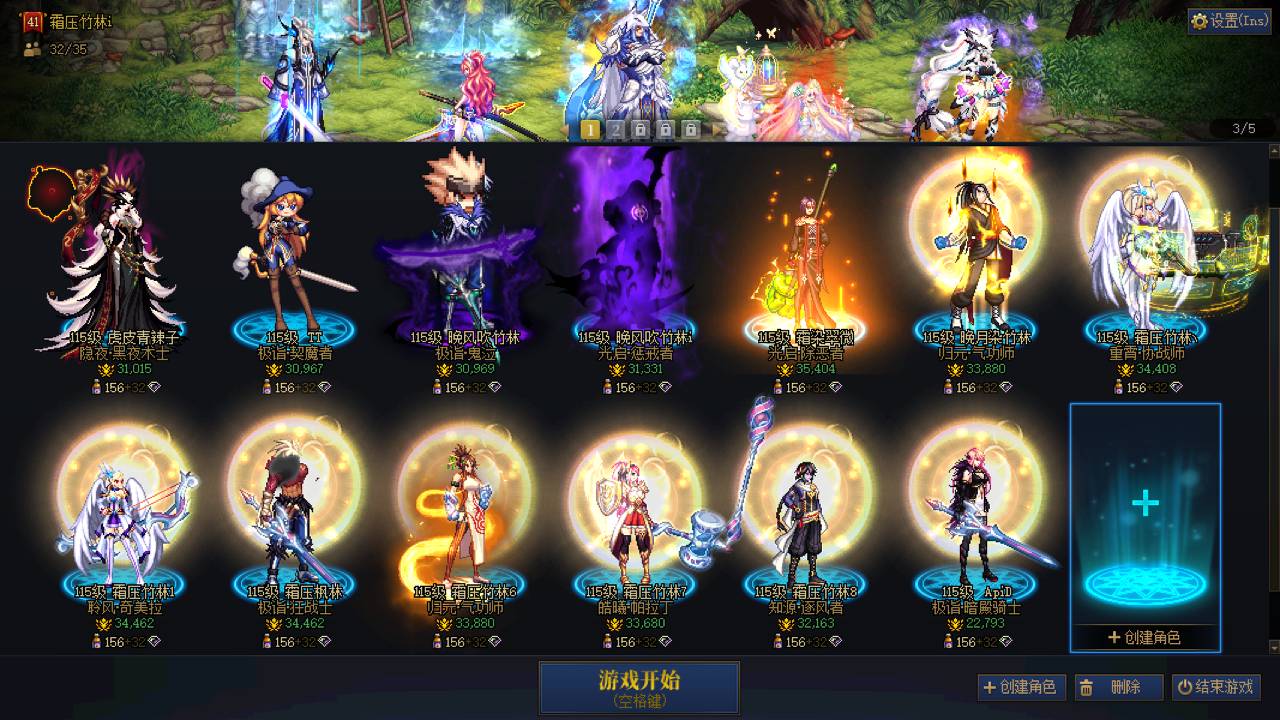Image resolution: width=1280 pixels, height=720 pixels.
Task: Click the trash icon inside the 删除 button
Action: (1086, 687)
